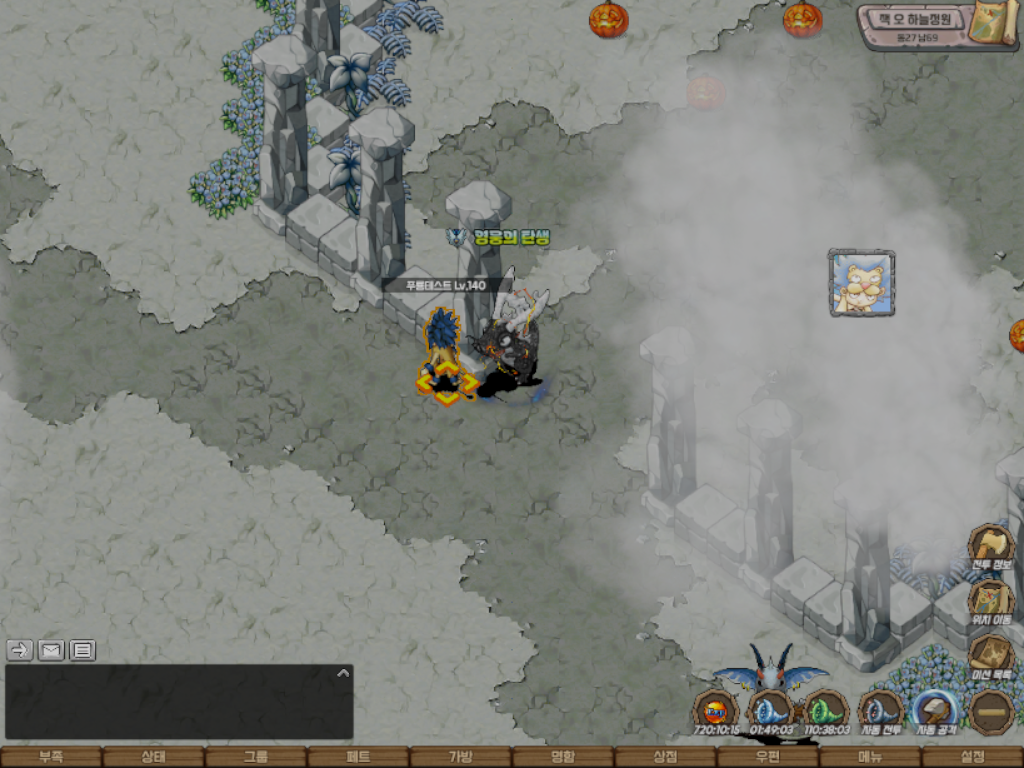
Task: Open the 상점 (shop) menu
Action: pos(665,757)
